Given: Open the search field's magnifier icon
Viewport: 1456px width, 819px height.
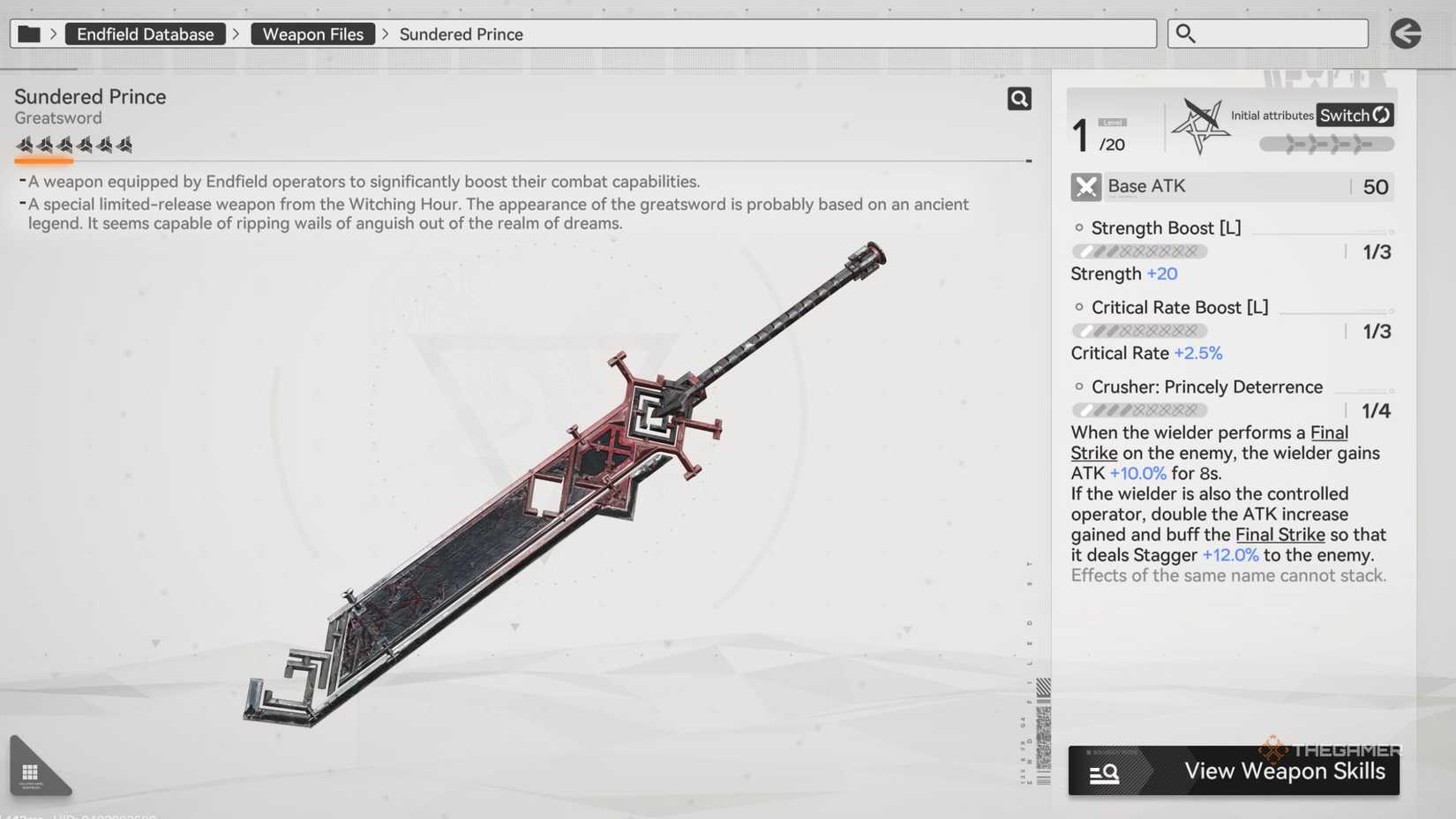Looking at the screenshot, I should 1183,33.
